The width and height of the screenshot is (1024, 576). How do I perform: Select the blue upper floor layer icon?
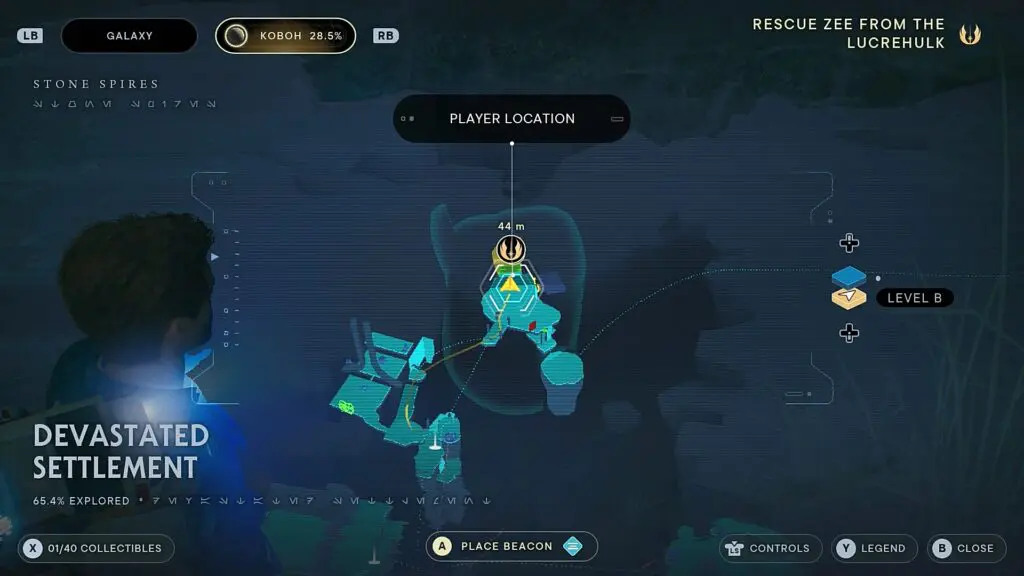[849, 276]
